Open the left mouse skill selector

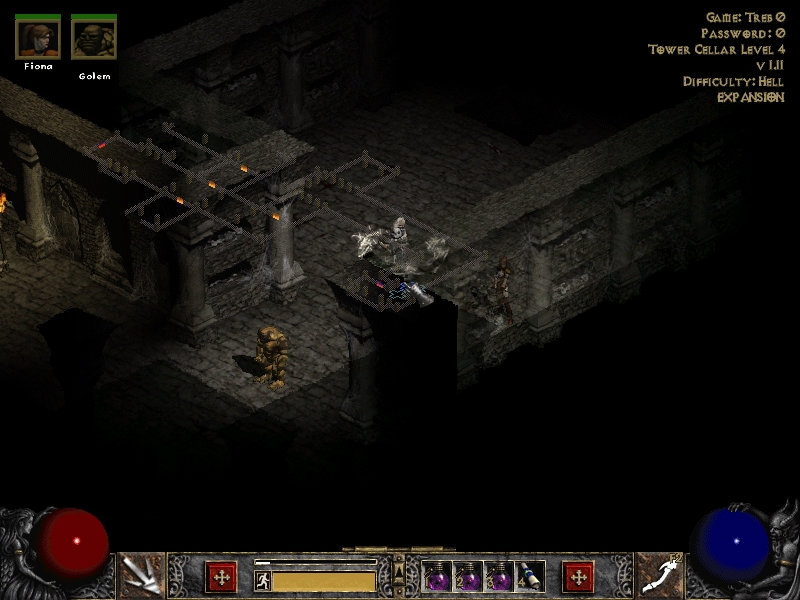(141, 576)
